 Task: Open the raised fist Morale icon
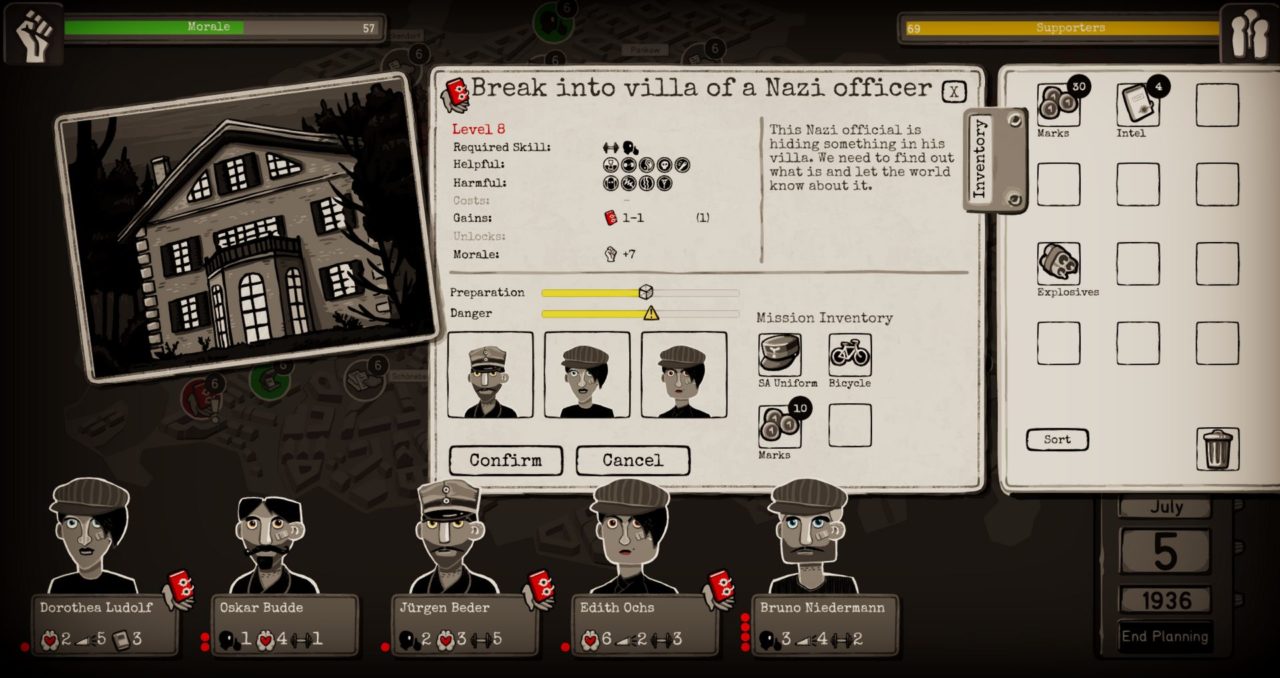coord(33,33)
